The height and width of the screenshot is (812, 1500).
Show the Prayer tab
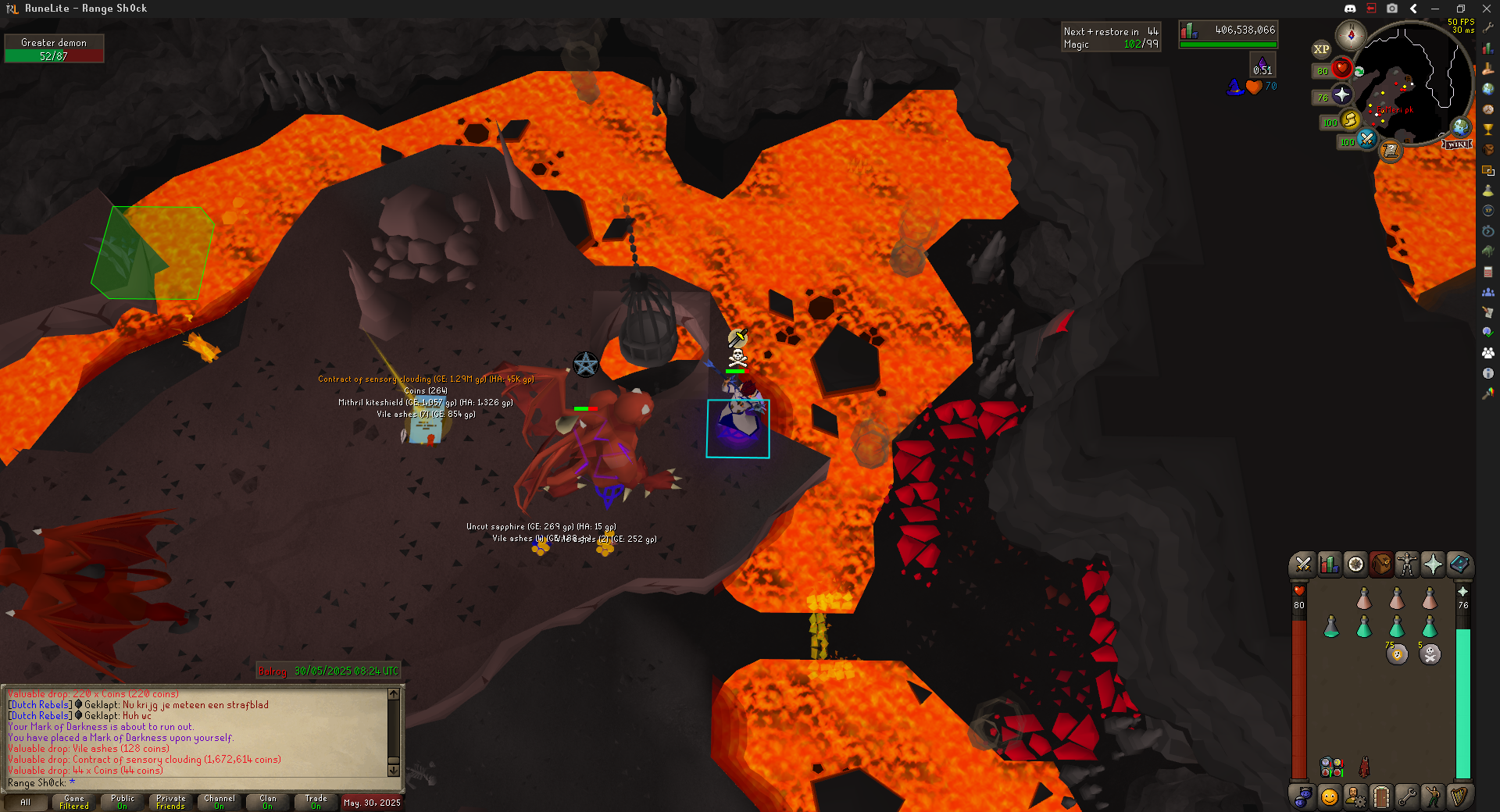pyautogui.click(x=1433, y=564)
